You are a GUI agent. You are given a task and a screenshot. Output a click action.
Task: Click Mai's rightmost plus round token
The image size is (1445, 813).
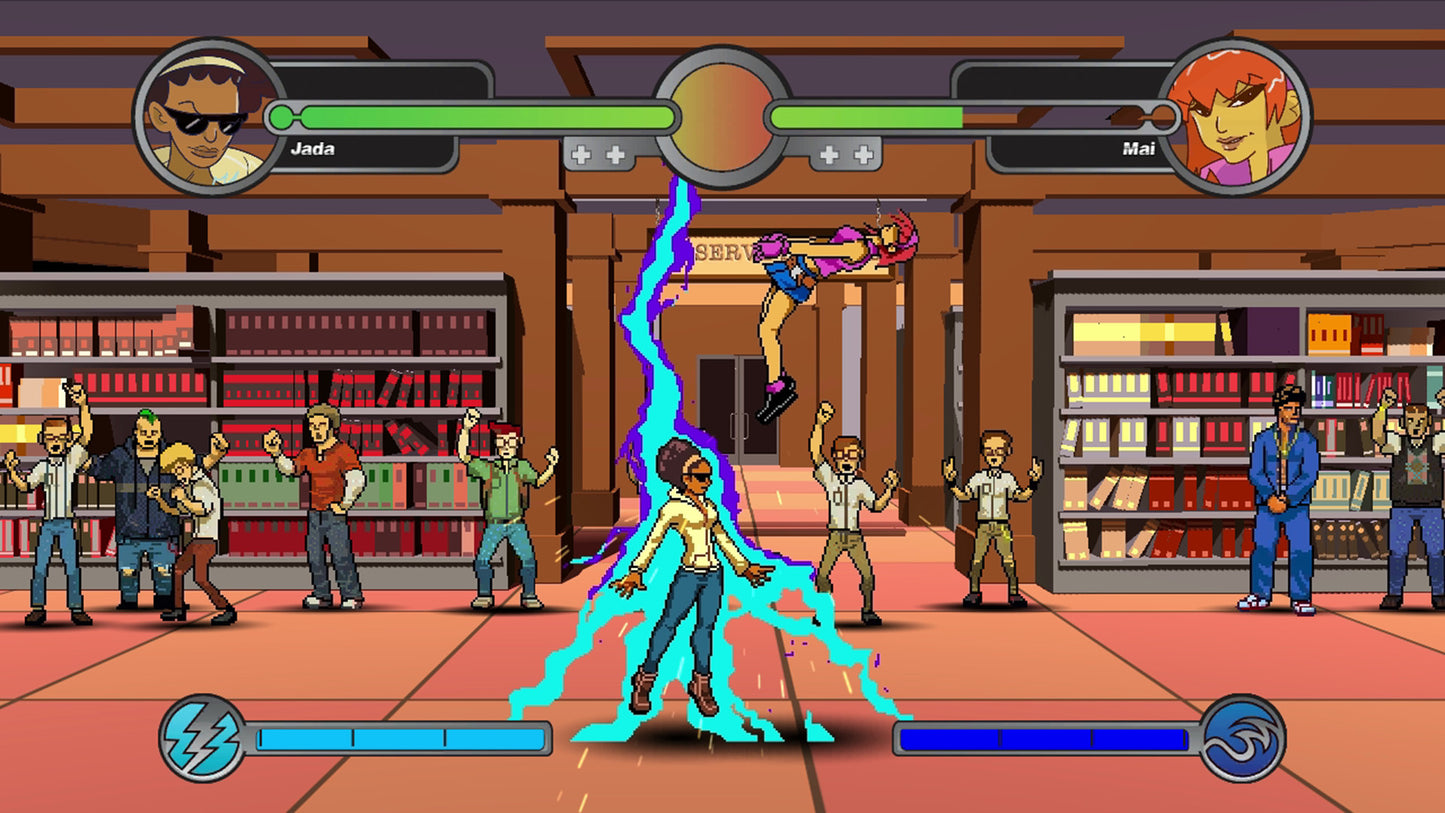click(863, 155)
